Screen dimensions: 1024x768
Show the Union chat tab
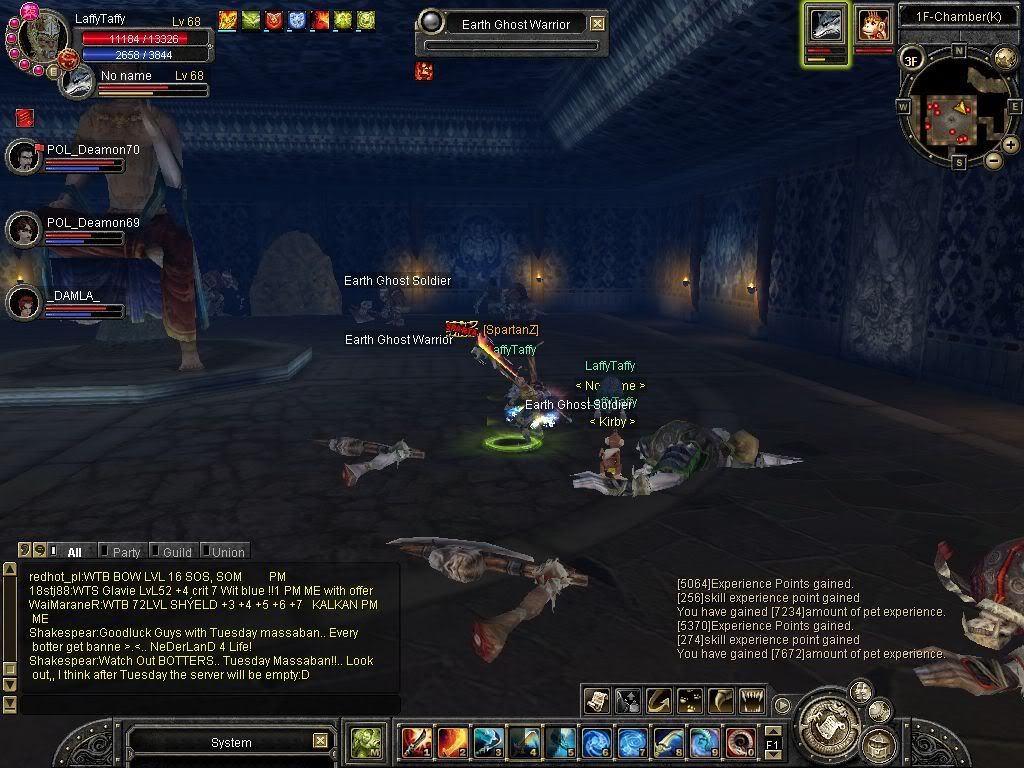point(227,552)
